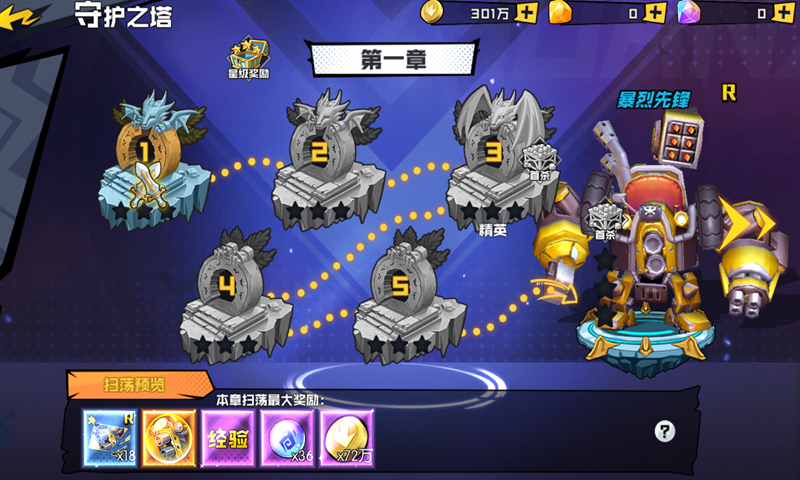
Task: Add more gold coins with plus button
Action: 528,13
